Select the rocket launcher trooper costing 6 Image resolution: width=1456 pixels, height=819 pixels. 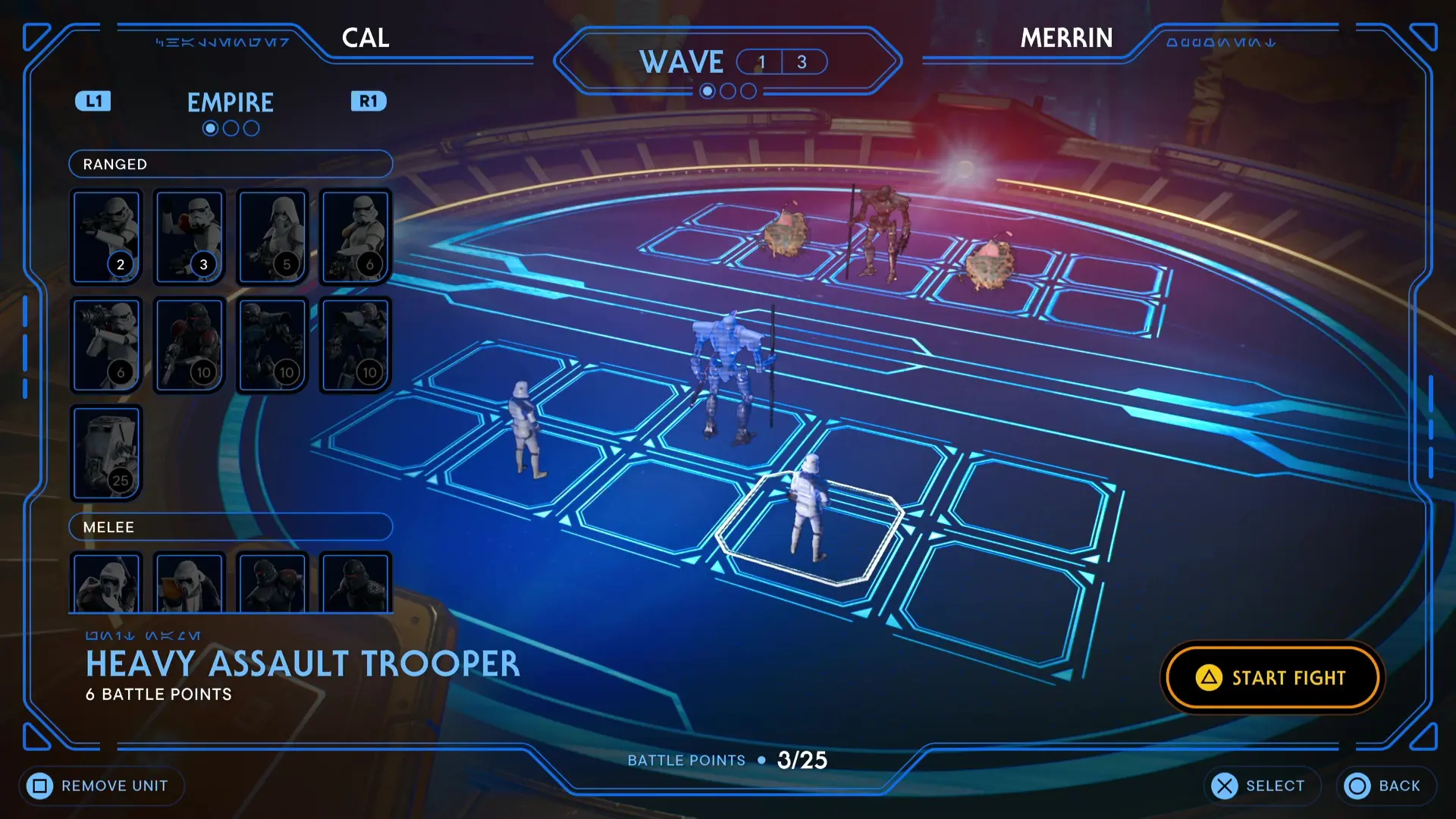point(106,345)
